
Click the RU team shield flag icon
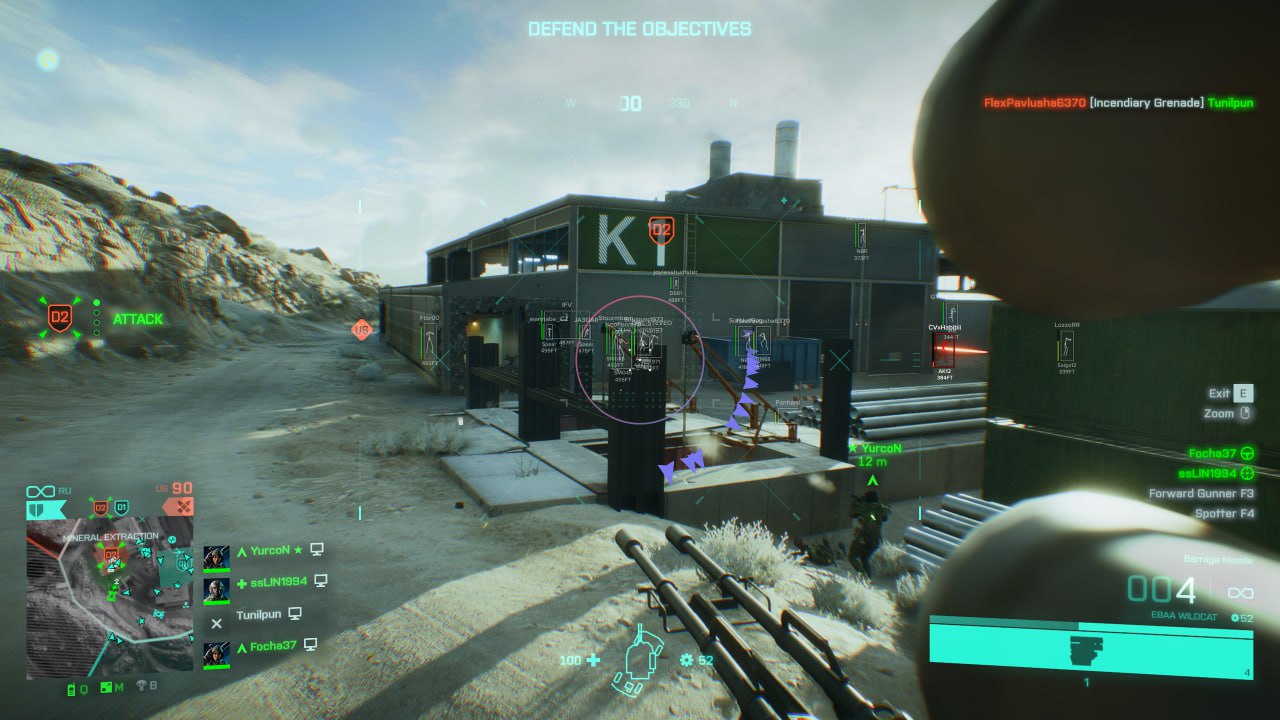[46, 509]
